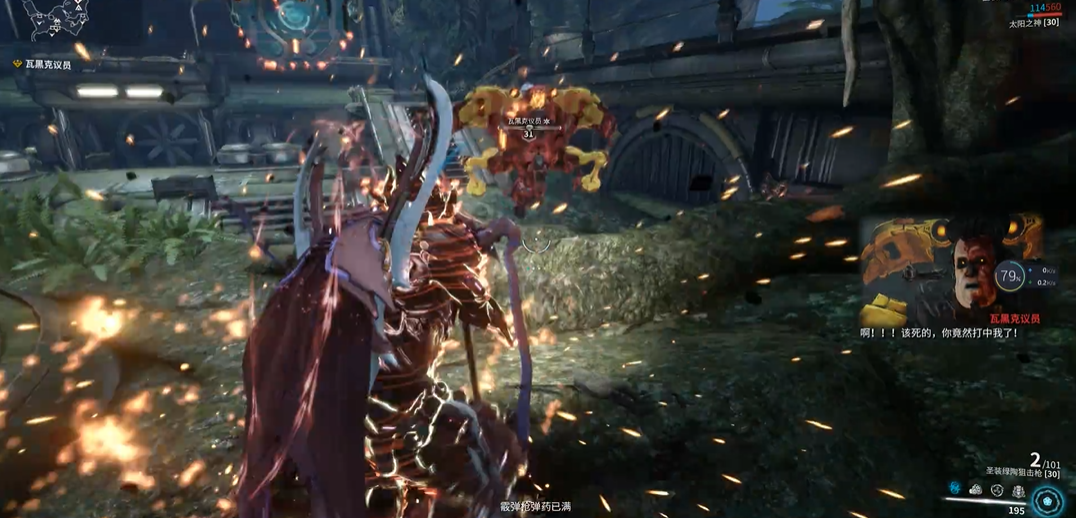Click the 79% circular performance overlay widget
The image size is (1076, 518).
[x=1011, y=276]
